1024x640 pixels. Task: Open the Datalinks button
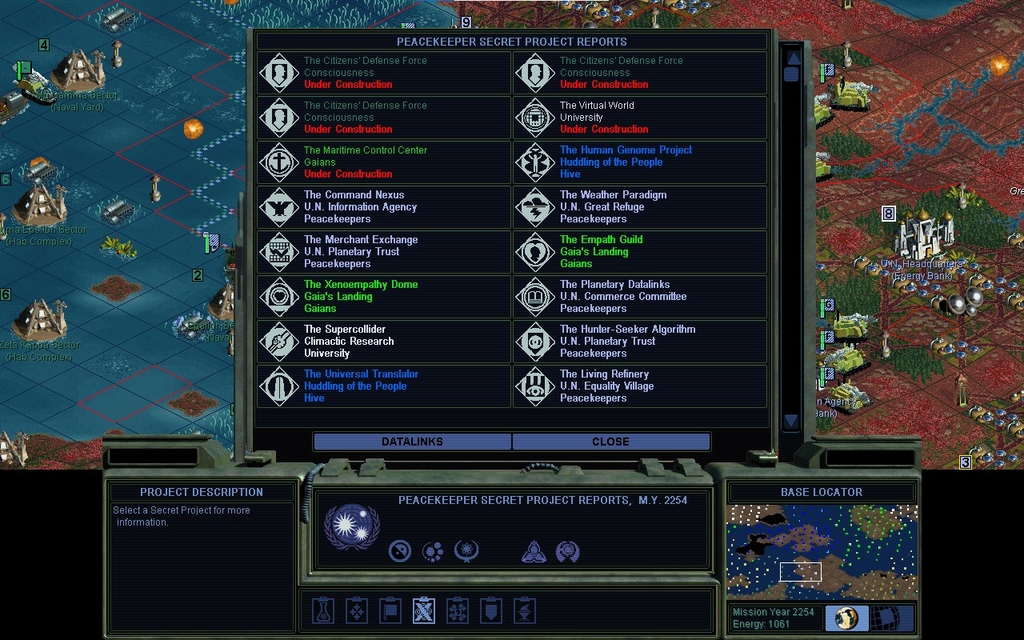(x=412, y=441)
